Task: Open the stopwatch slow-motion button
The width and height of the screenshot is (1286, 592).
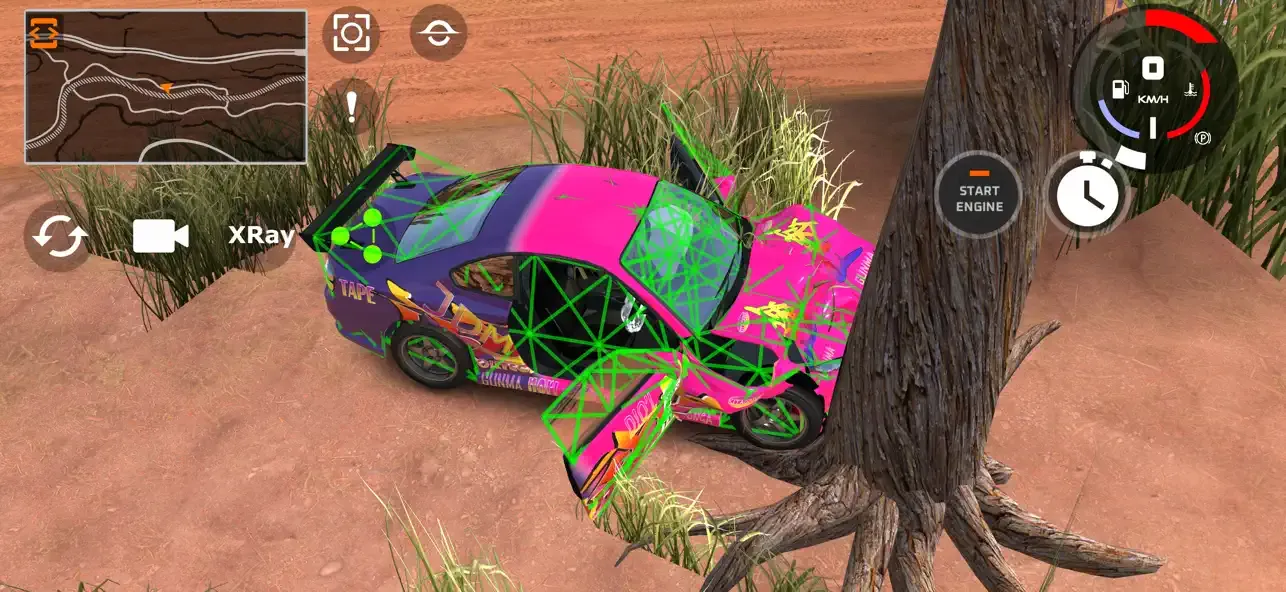Action: pyautogui.click(x=1087, y=195)
